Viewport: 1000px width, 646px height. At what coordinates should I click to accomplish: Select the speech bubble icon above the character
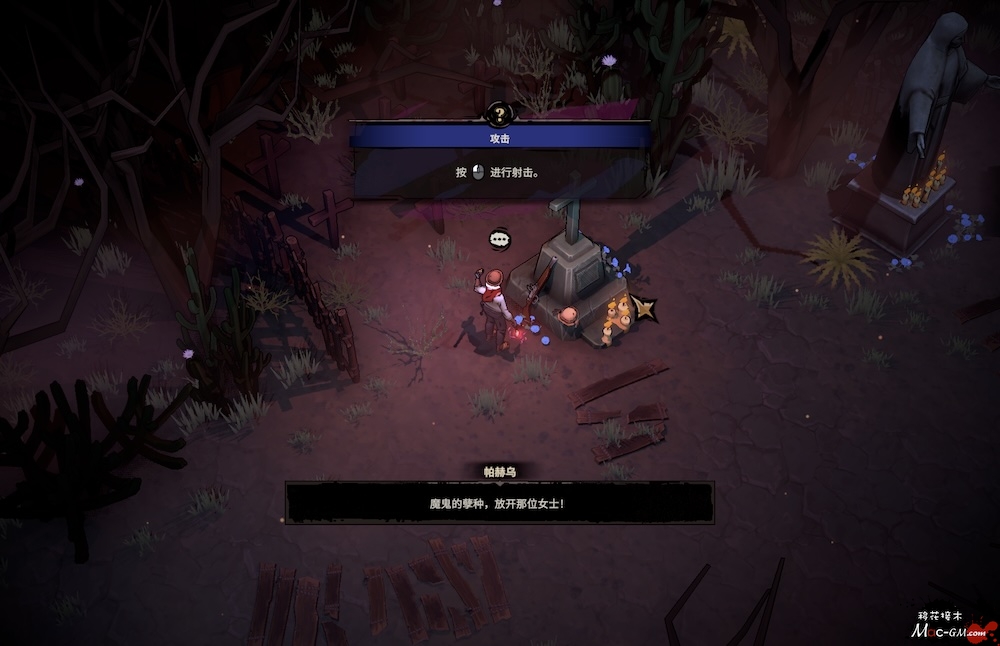(x=500, y=239)
